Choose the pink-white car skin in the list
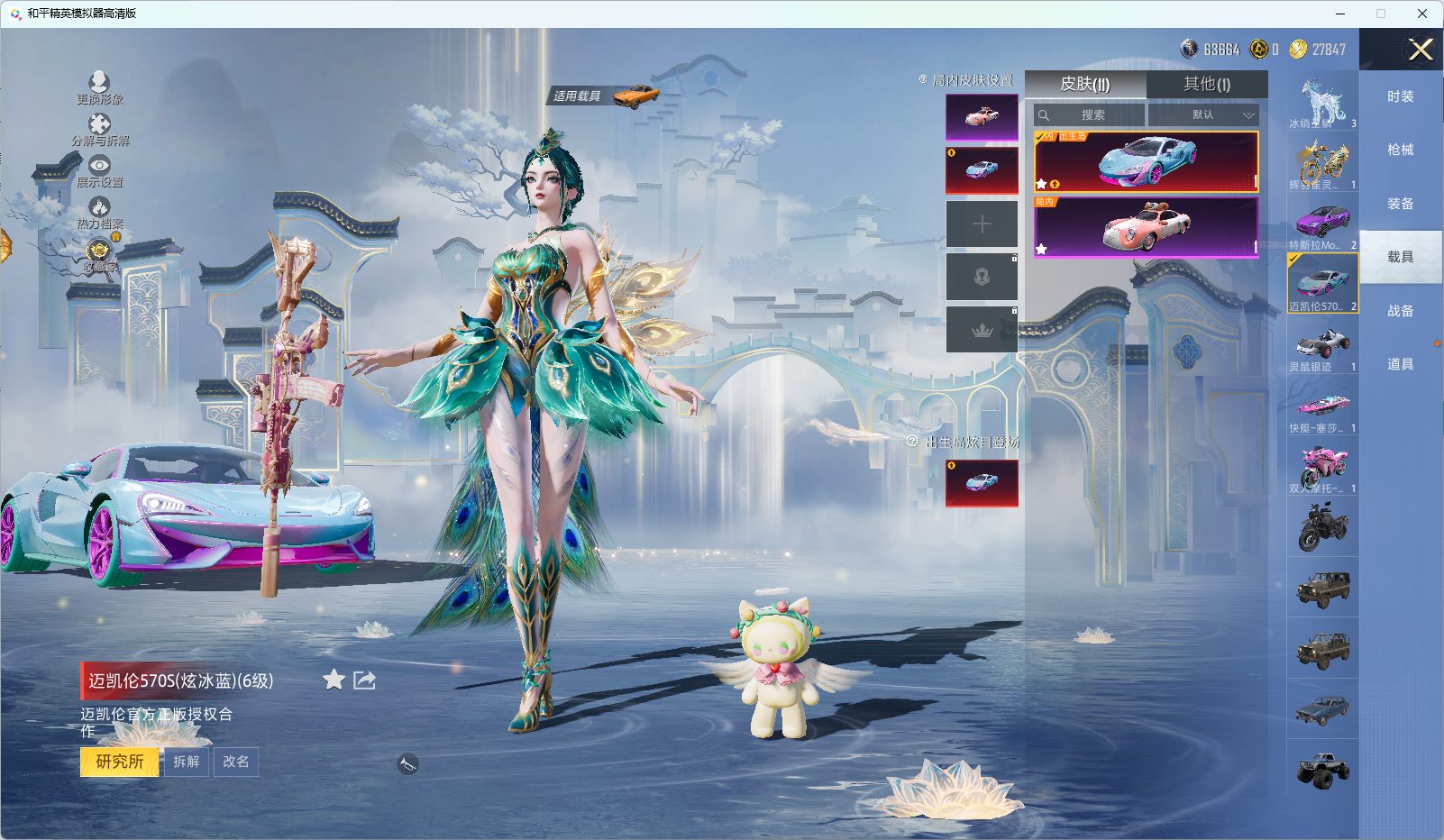Viewport: 1444px width, 840px height. pos(1146,226)
